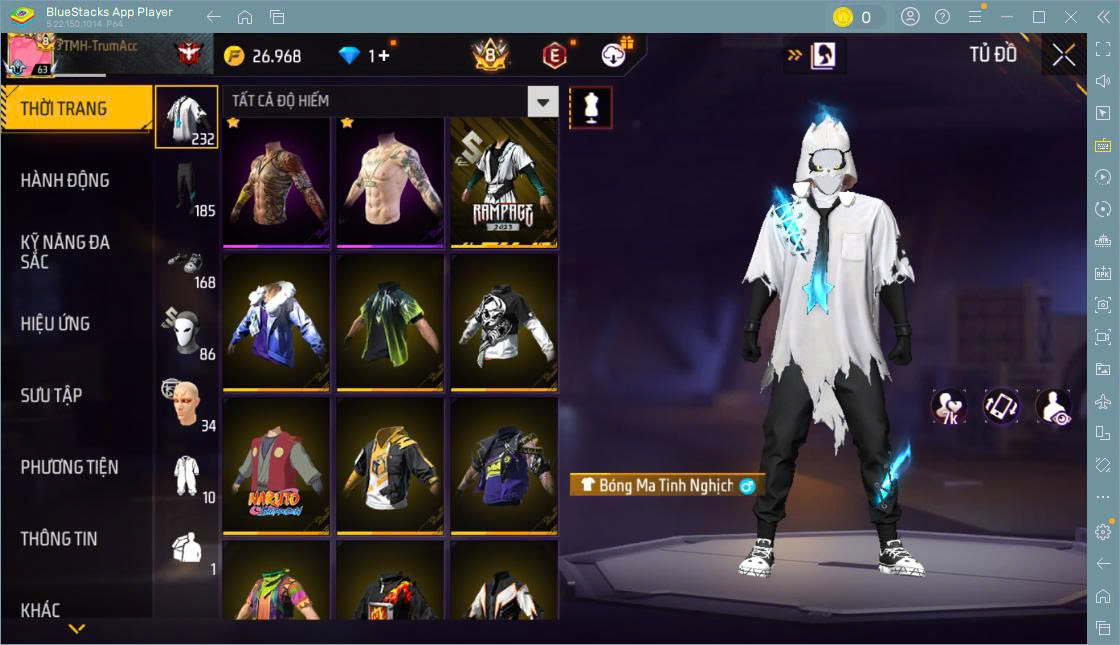Open the Hành Động menu tab

pos(65,180)
